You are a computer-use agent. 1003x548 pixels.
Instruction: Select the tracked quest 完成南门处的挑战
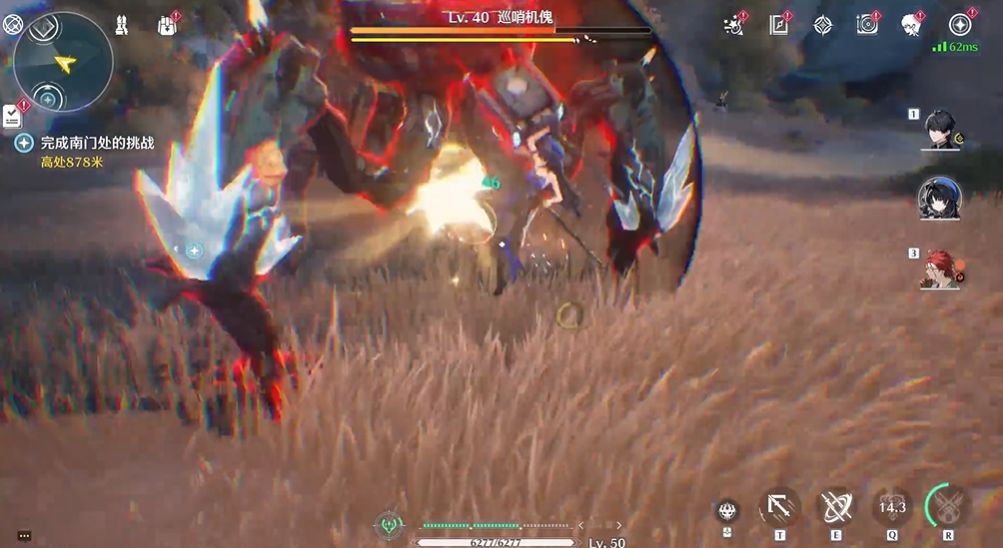pyautogui.click(x=96, y=143)
